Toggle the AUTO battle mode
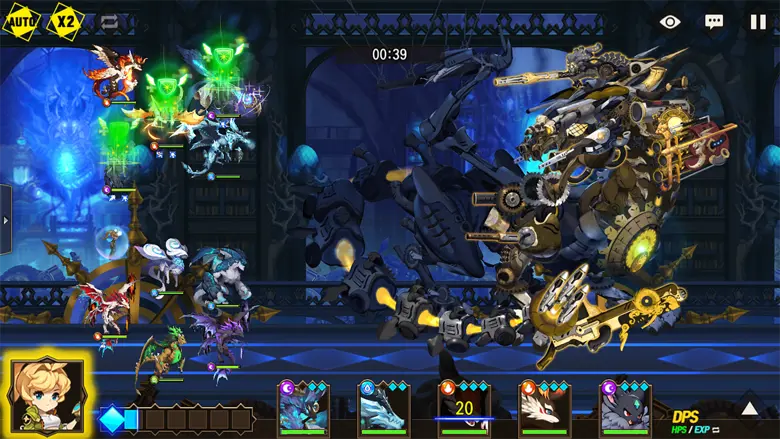The image size is (780, 439). [21, 20]
